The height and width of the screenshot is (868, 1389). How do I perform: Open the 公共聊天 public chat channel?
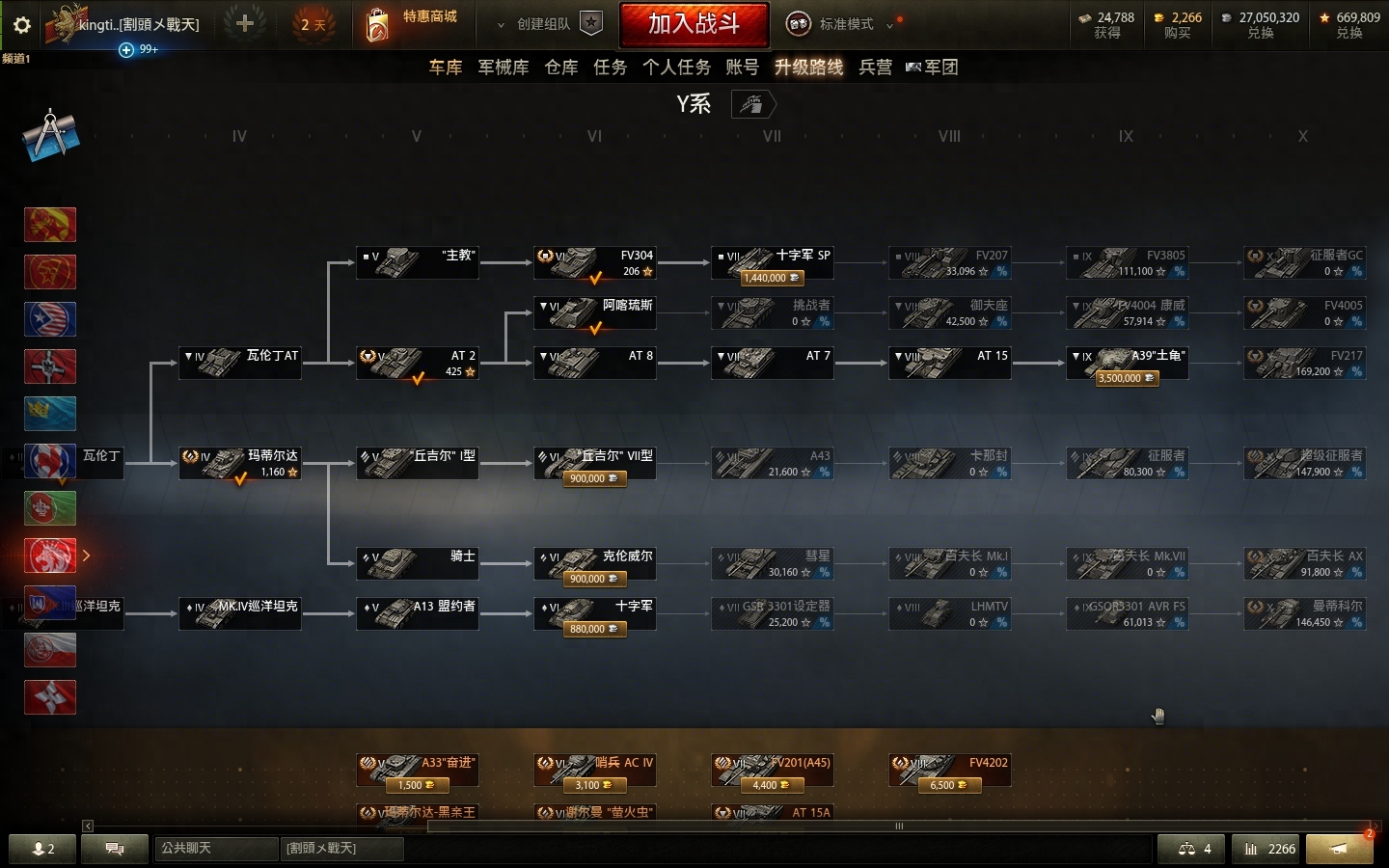coord(215,849)
